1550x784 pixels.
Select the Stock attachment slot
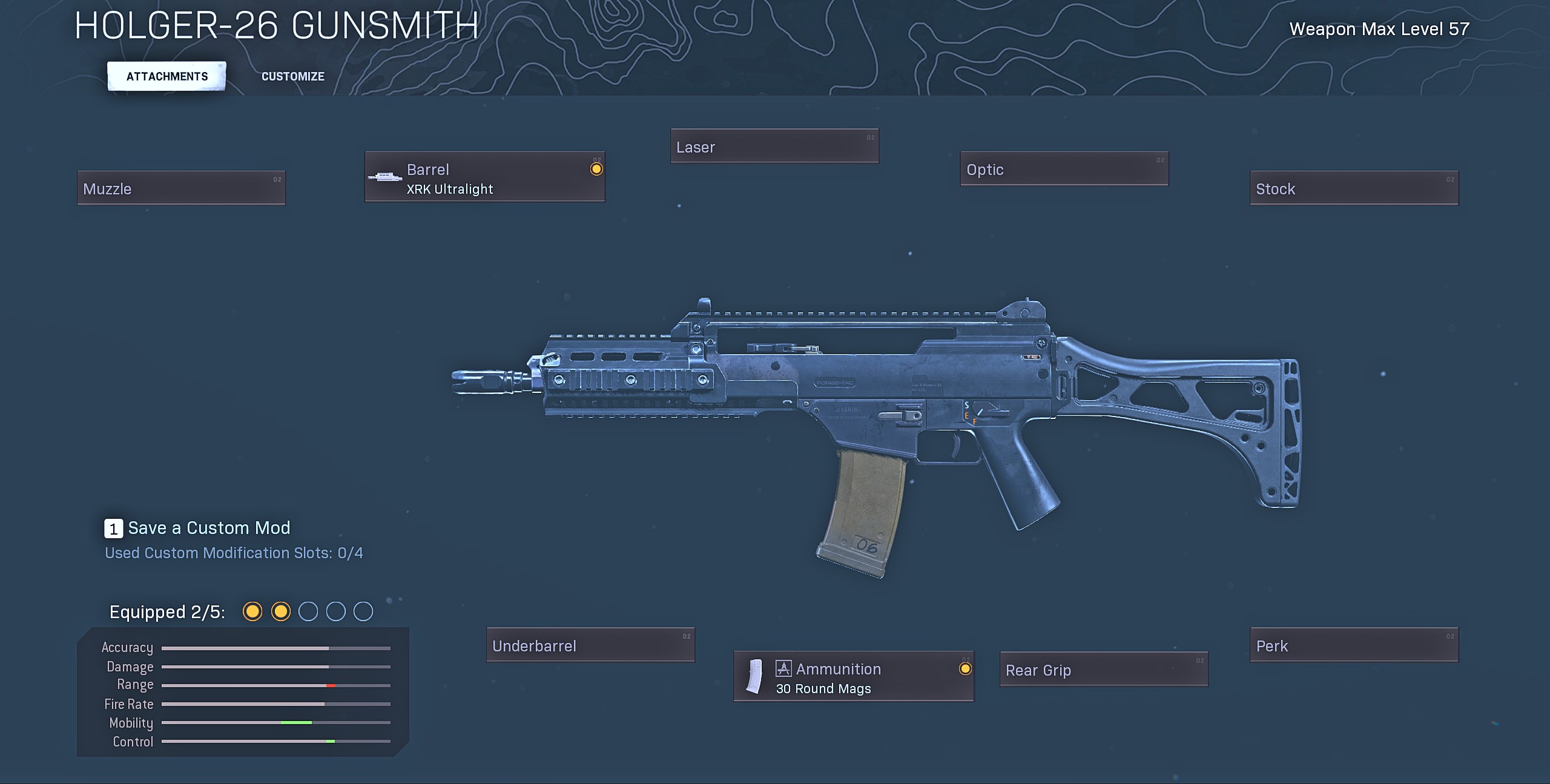point(1354,188)
